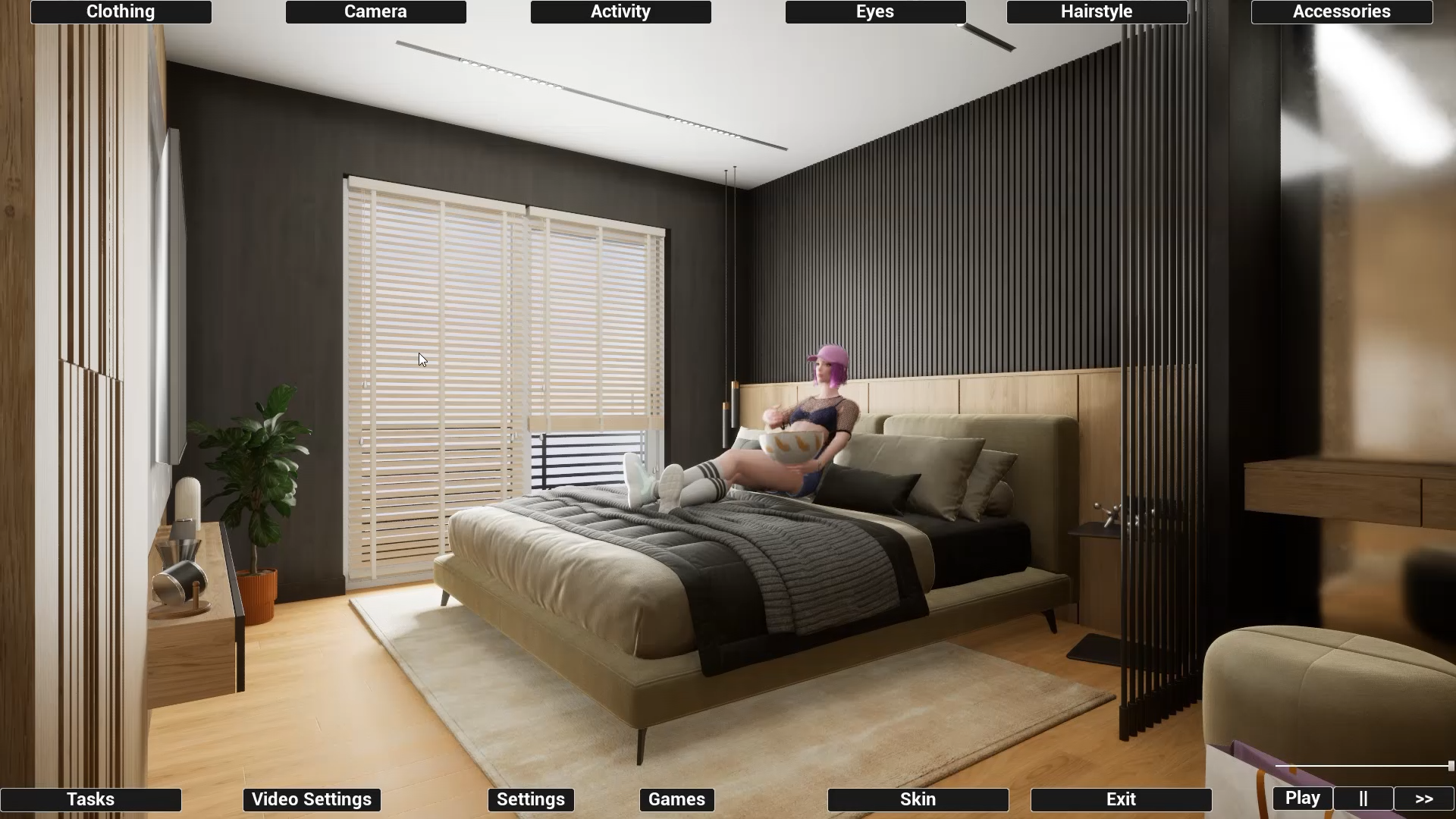Open the Skin customization panel
Screen dimensions: 1456x819
coord(918,799)
